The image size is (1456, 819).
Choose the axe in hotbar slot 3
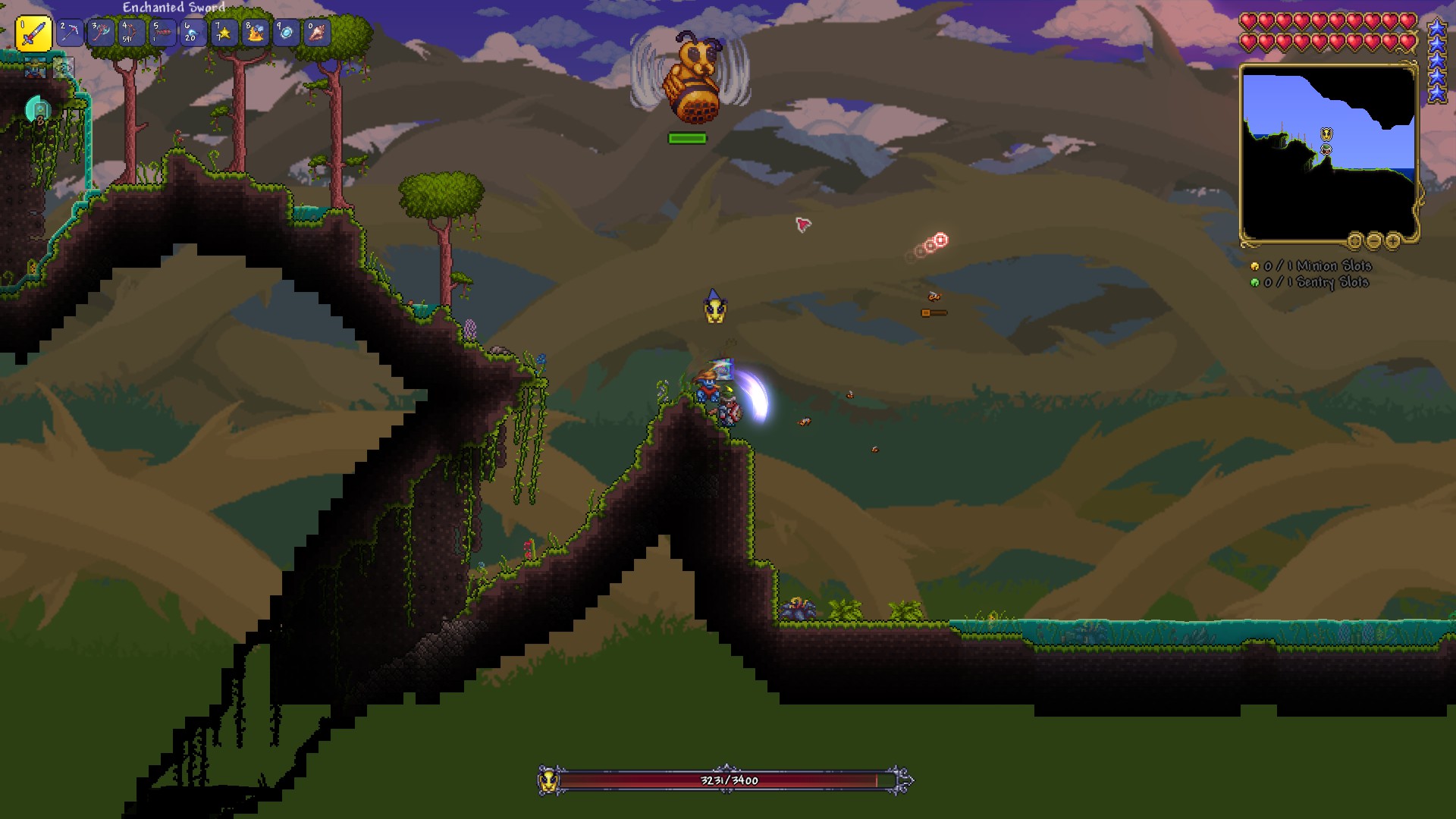point(101,33)
